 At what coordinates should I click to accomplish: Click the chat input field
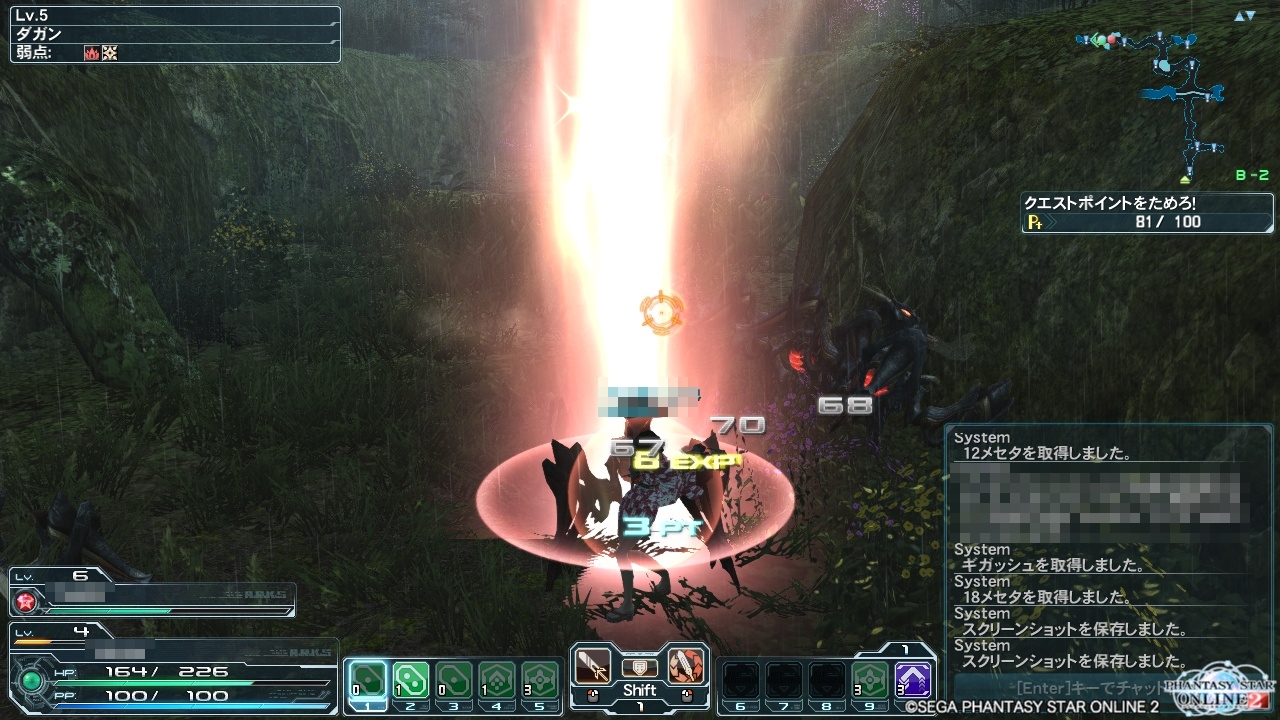pos(1060,688)
